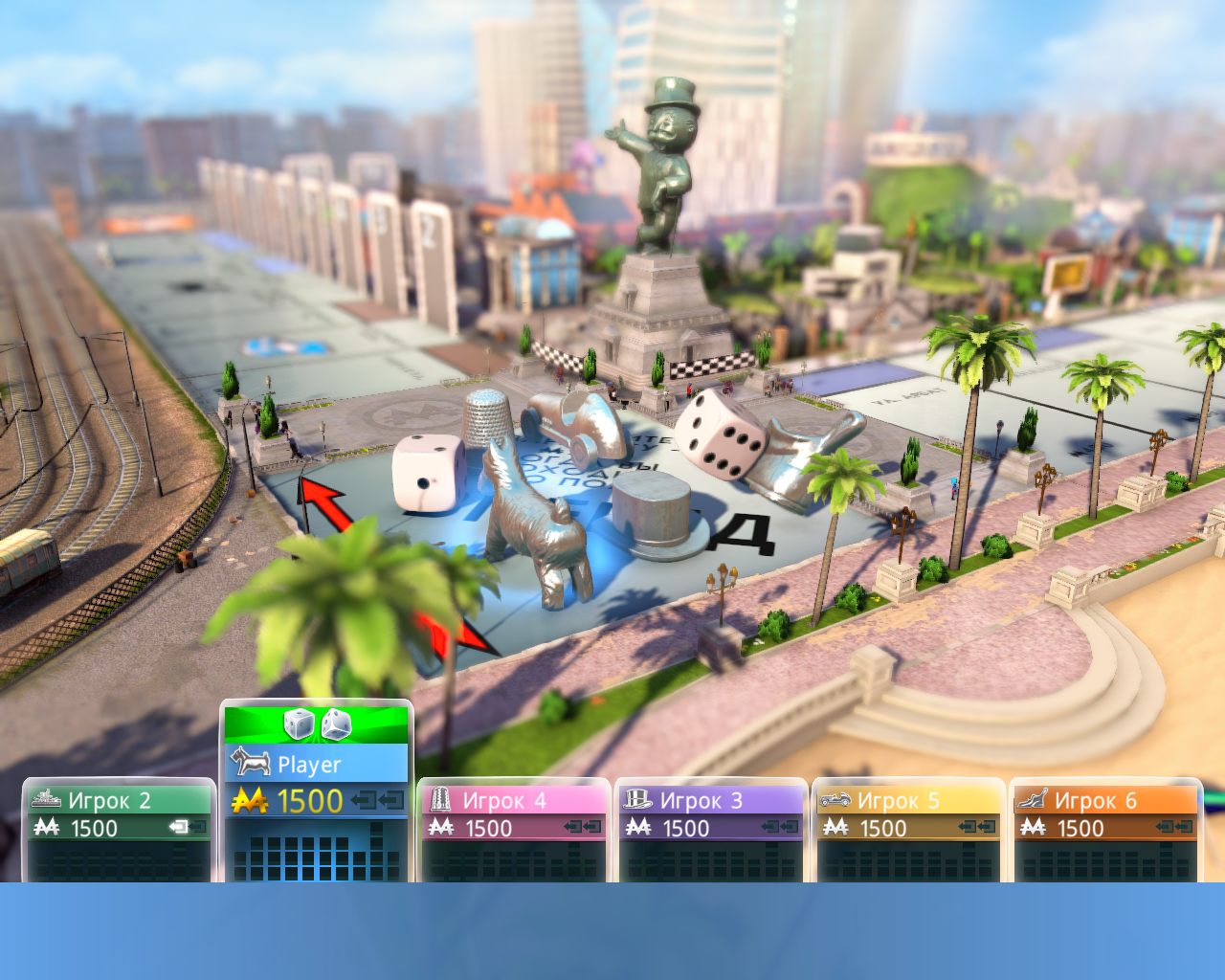Viewport: 1225px width, 980px height.
Task: Open the active Player panel
Action: 316,765
